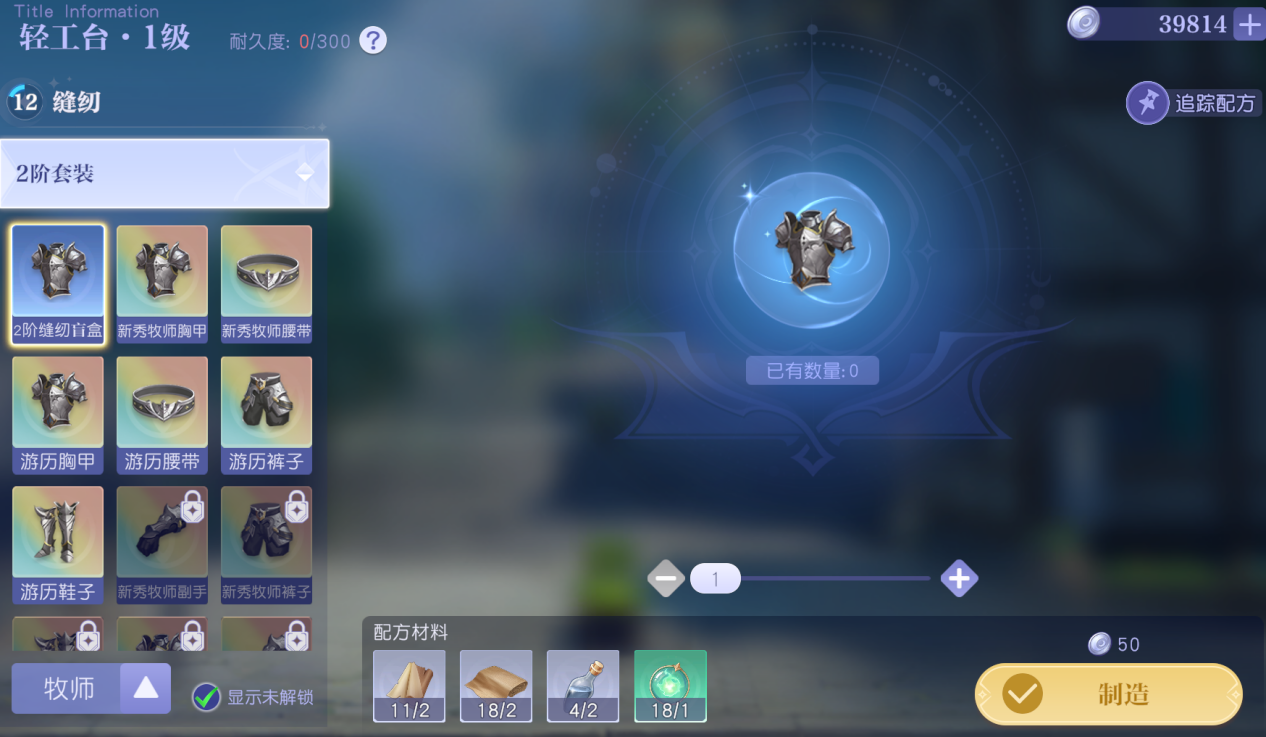Select the 2阶缝纫盲盒 recipe
Image resolution: width=1266 pixels, height=737 pixels.
click(58, 284)
